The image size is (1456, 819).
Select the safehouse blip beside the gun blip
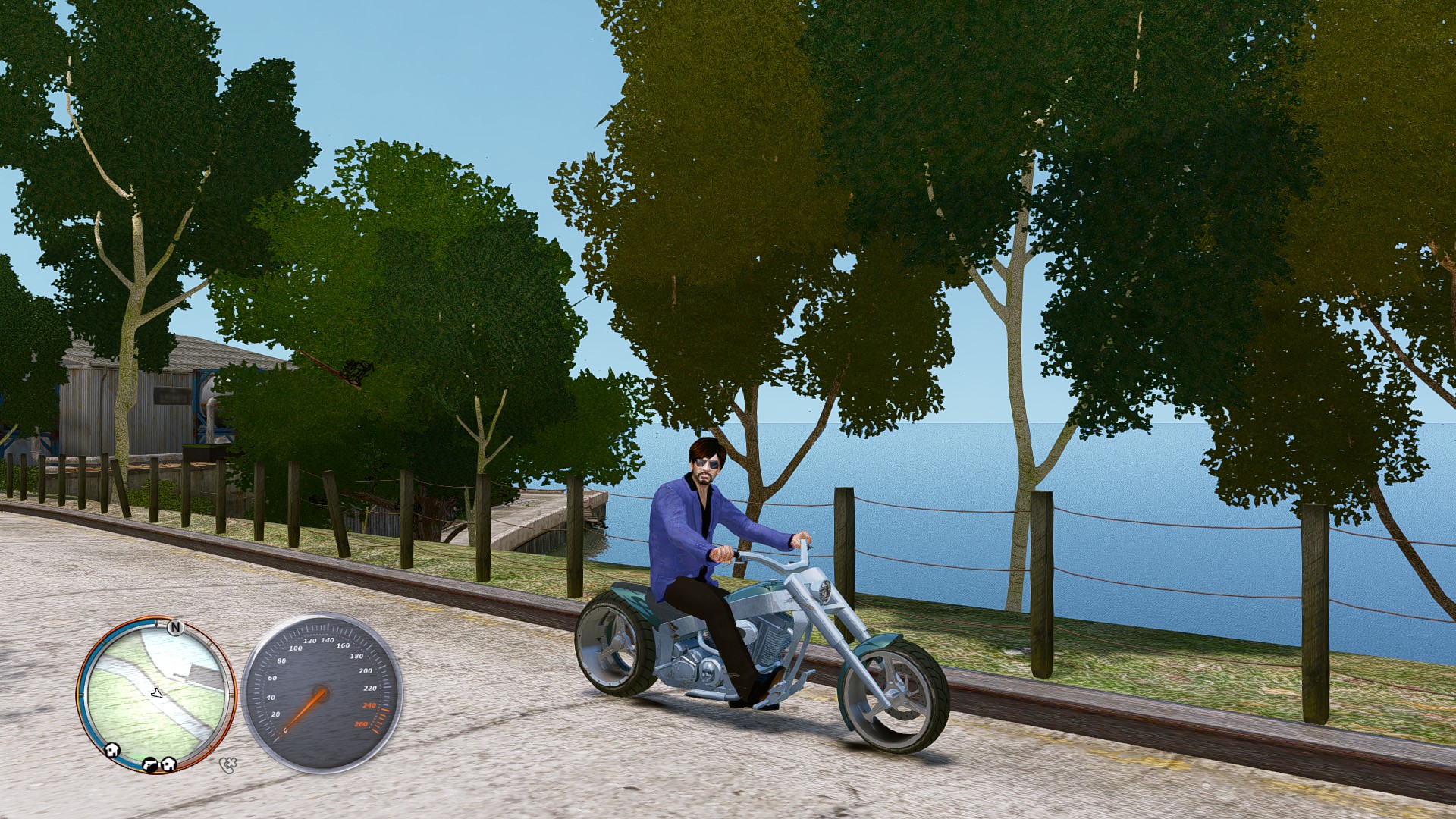click(x=168, y=764)
